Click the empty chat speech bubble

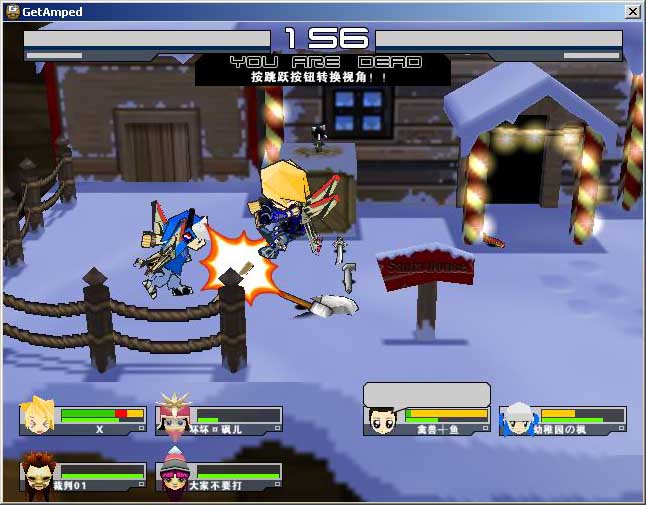click(x=427, y=394)
